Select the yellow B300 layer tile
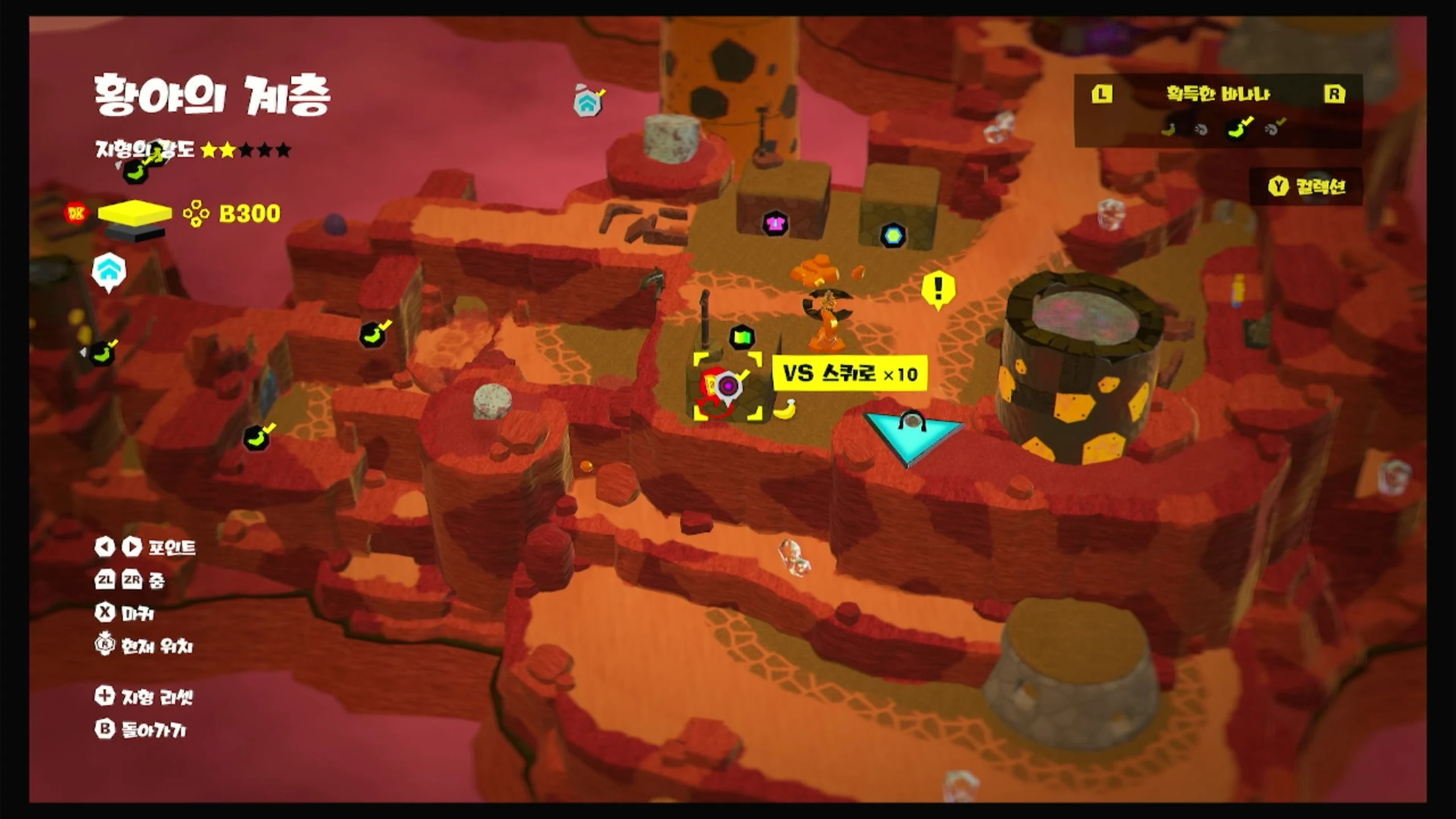The image size is (1456, 819). tap(135, 212)
